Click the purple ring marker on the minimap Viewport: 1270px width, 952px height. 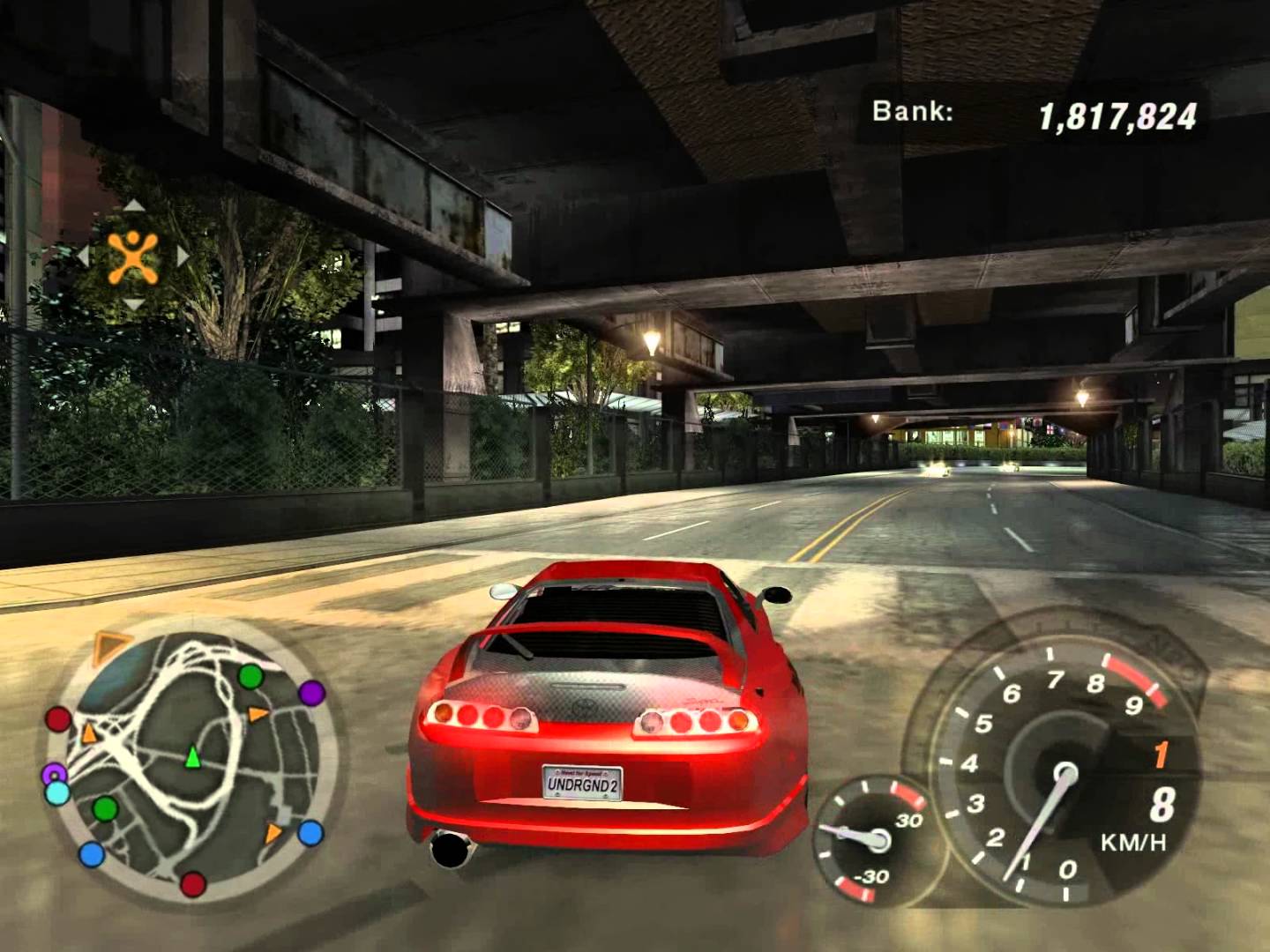coord(54,774)
